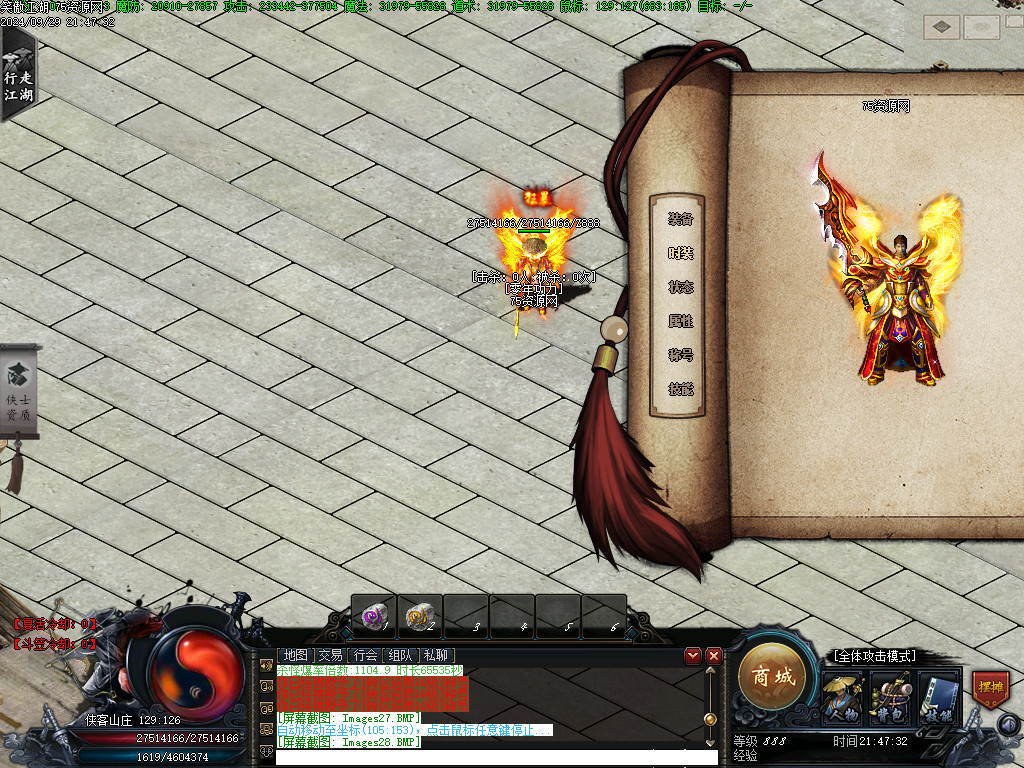Open the 装备 equipment tab
The width and height of the screenshot is (1024, 768).
681,219
